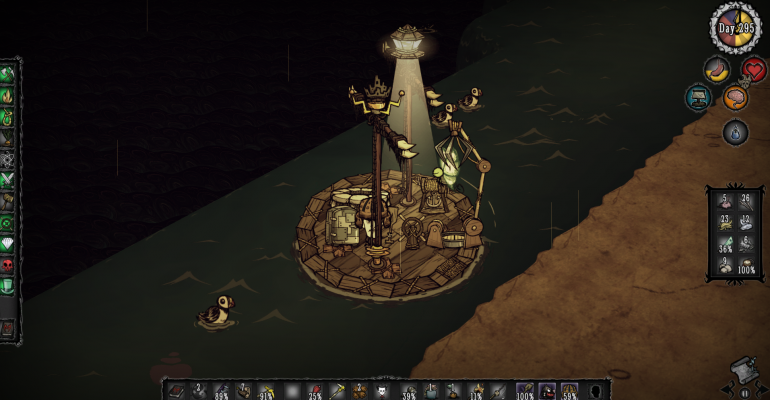Screen dimensions: 770x400
Task: Select the inventory item showing 25%
Action: (x=313, y=391)
